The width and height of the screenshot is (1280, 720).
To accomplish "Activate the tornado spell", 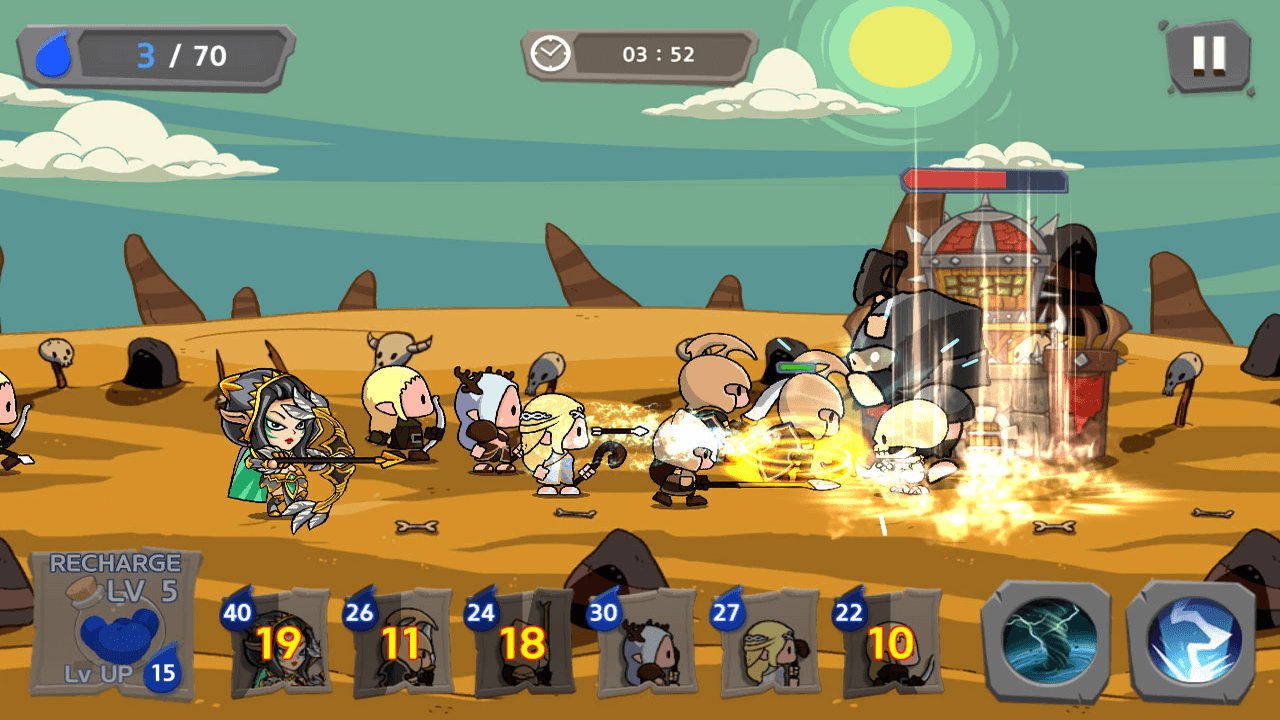I will tap(1046, 639).
